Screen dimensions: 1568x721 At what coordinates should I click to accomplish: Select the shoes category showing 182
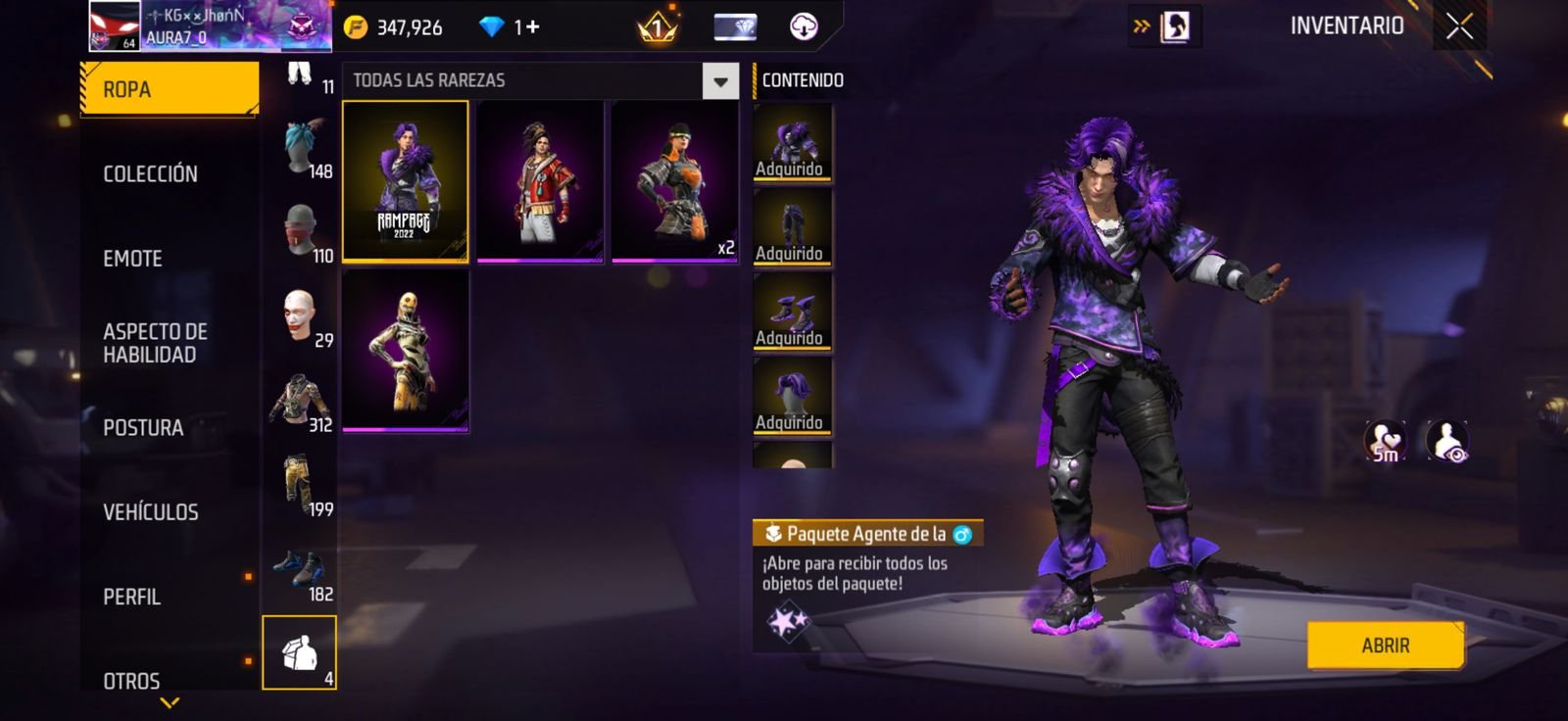300,572
